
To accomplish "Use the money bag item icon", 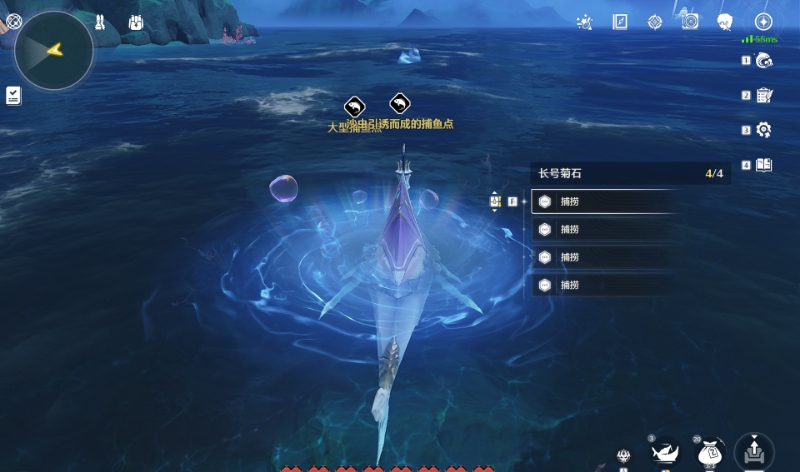I will point(710,453).
